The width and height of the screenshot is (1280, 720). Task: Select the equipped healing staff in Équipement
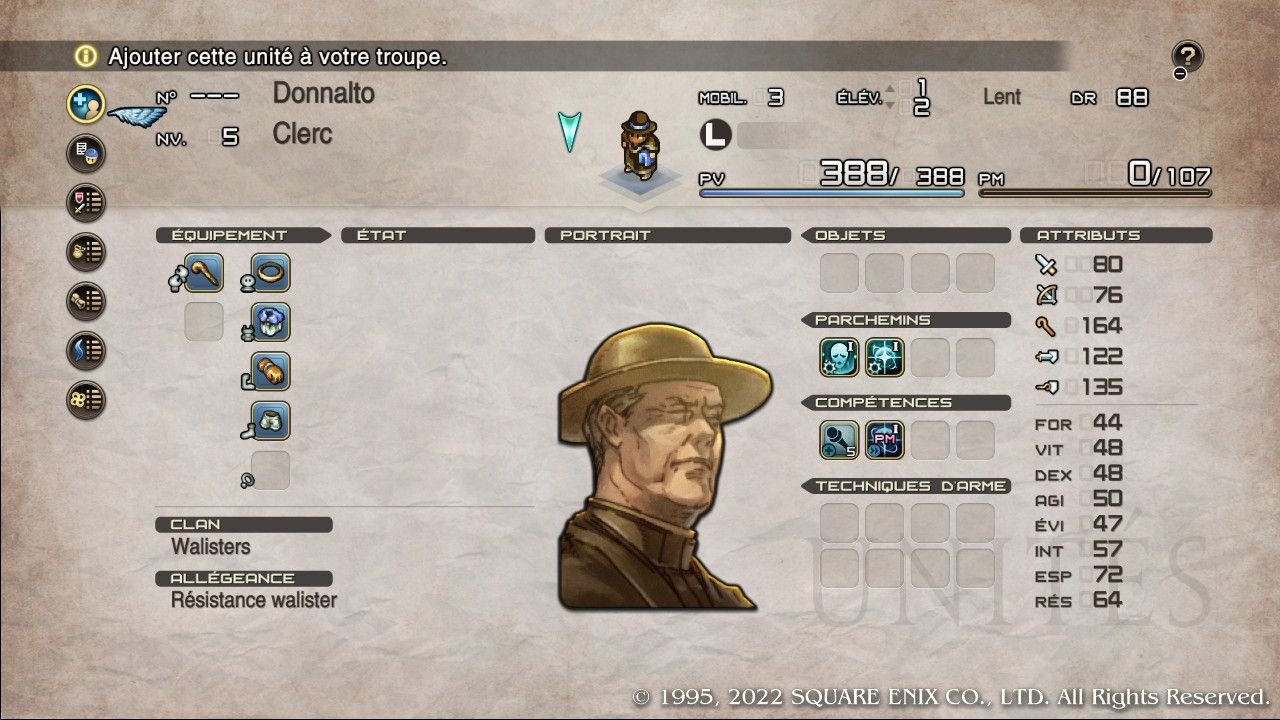[x=203, y=271]
